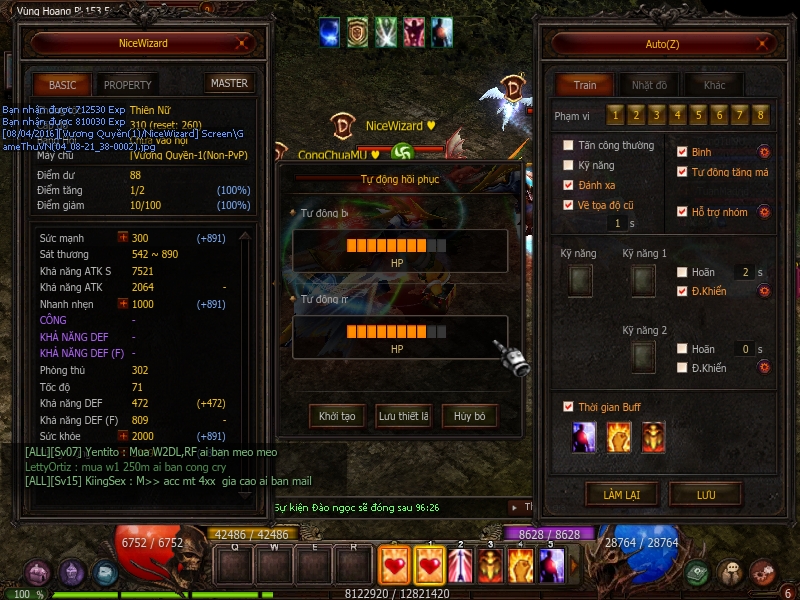The width and height of the screenshot is (800, 600).
Task: Add a point to Sức mạnh
Action: [x=123, y=238]
